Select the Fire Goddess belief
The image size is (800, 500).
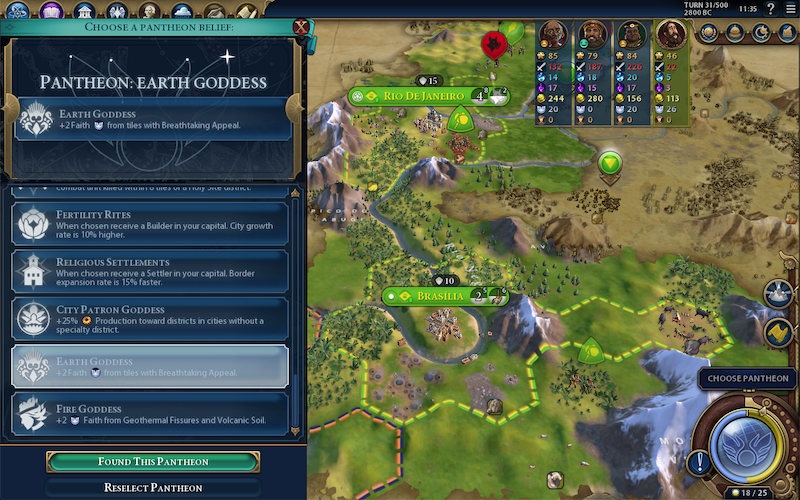tap(150, 413)
